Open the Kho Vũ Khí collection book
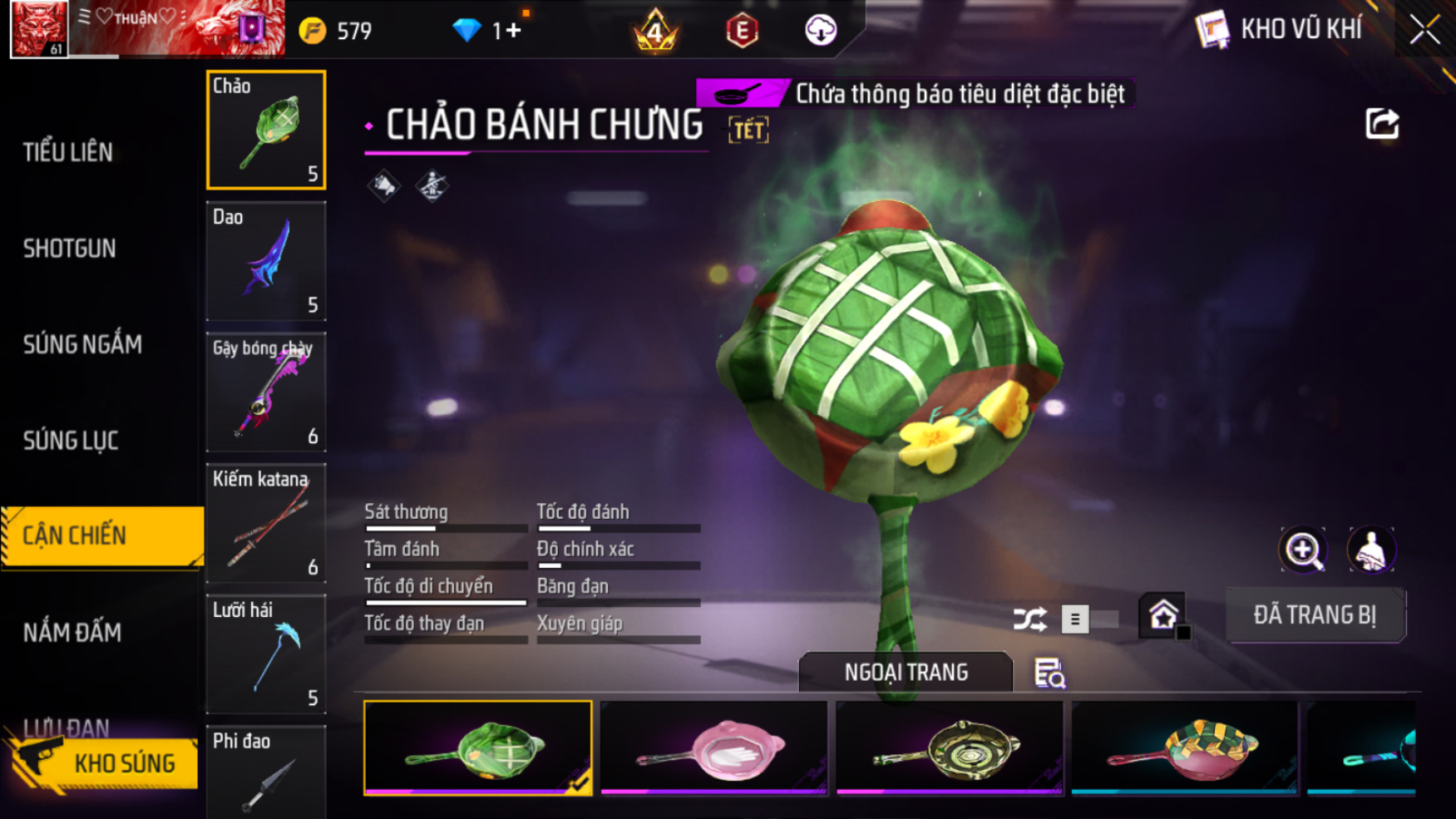The image size is (1456, 819). 1279,30
